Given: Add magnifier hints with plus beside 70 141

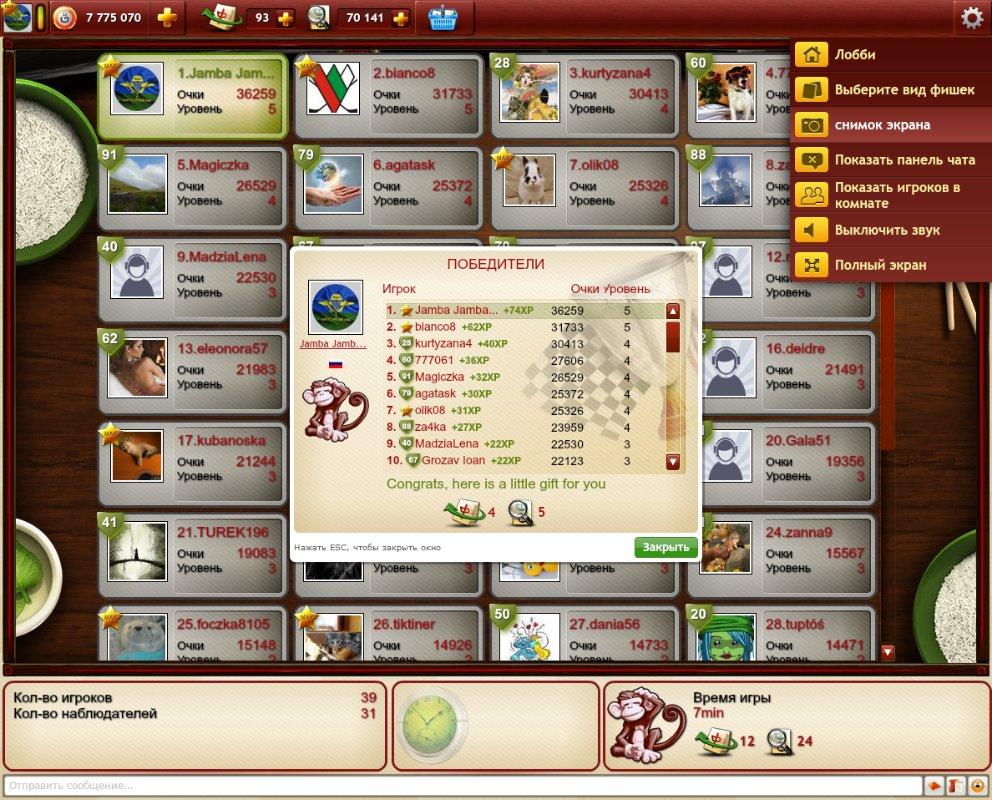Looking at the screenshot, I should coord(401,18).
